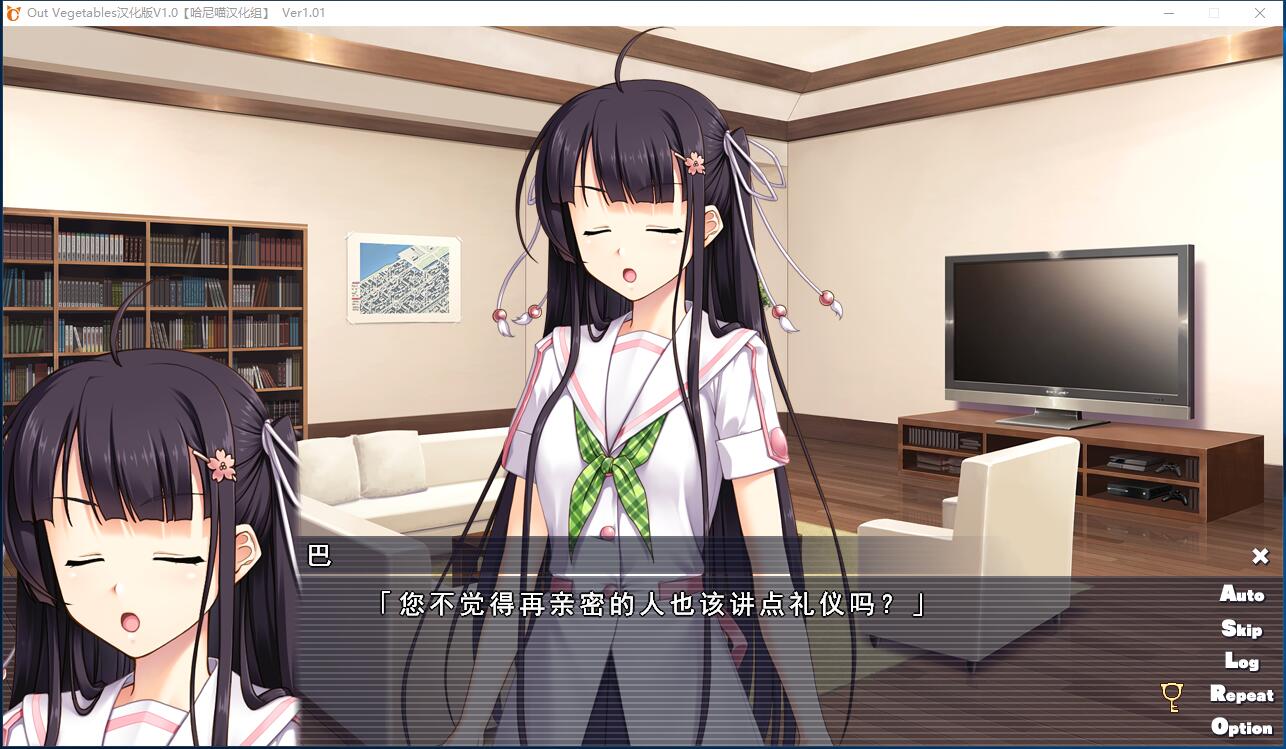The width and height of the screenshot is (1286, 749).
Task: Close the game window
Action: pyautogui.click(x=1260, y=13)
